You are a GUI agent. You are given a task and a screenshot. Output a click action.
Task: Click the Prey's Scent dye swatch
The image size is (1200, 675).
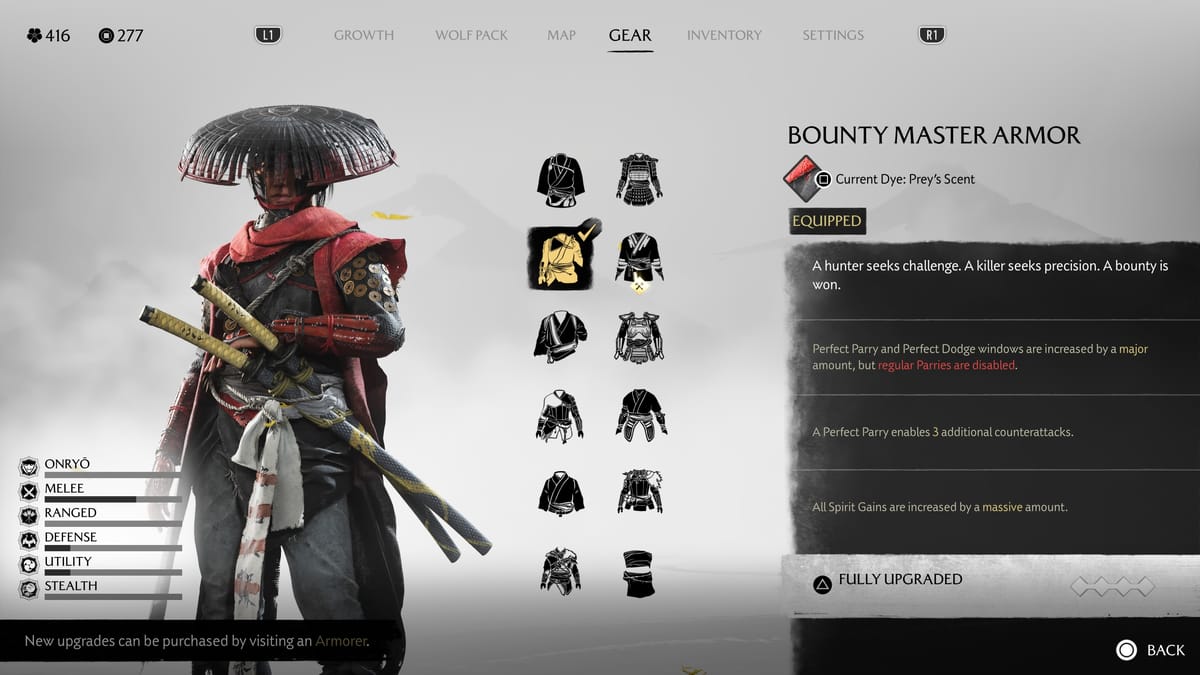(x=803, y=179)
